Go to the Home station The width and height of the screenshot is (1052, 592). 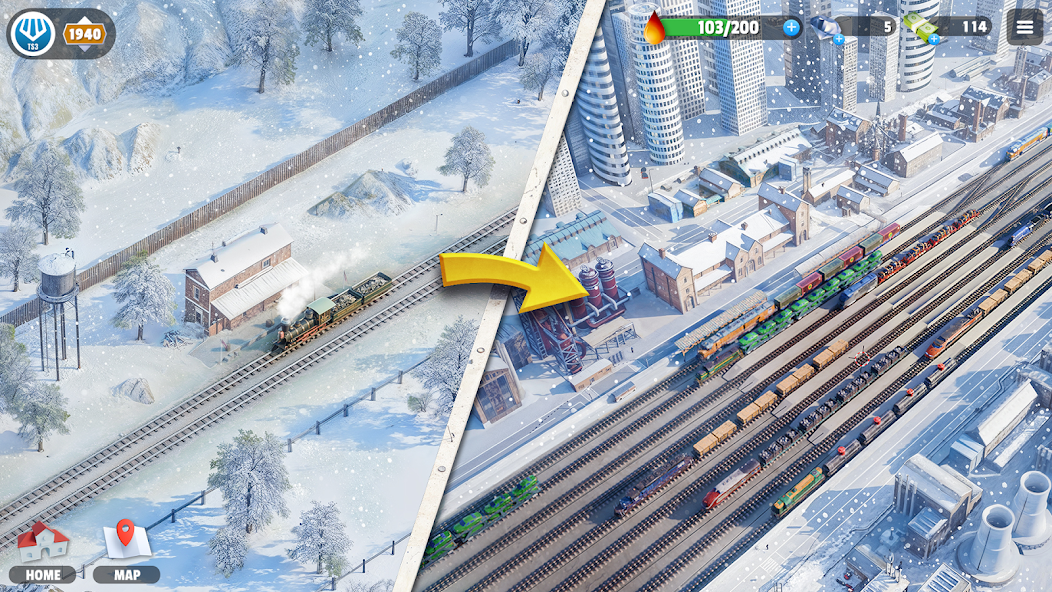point(43,552)
